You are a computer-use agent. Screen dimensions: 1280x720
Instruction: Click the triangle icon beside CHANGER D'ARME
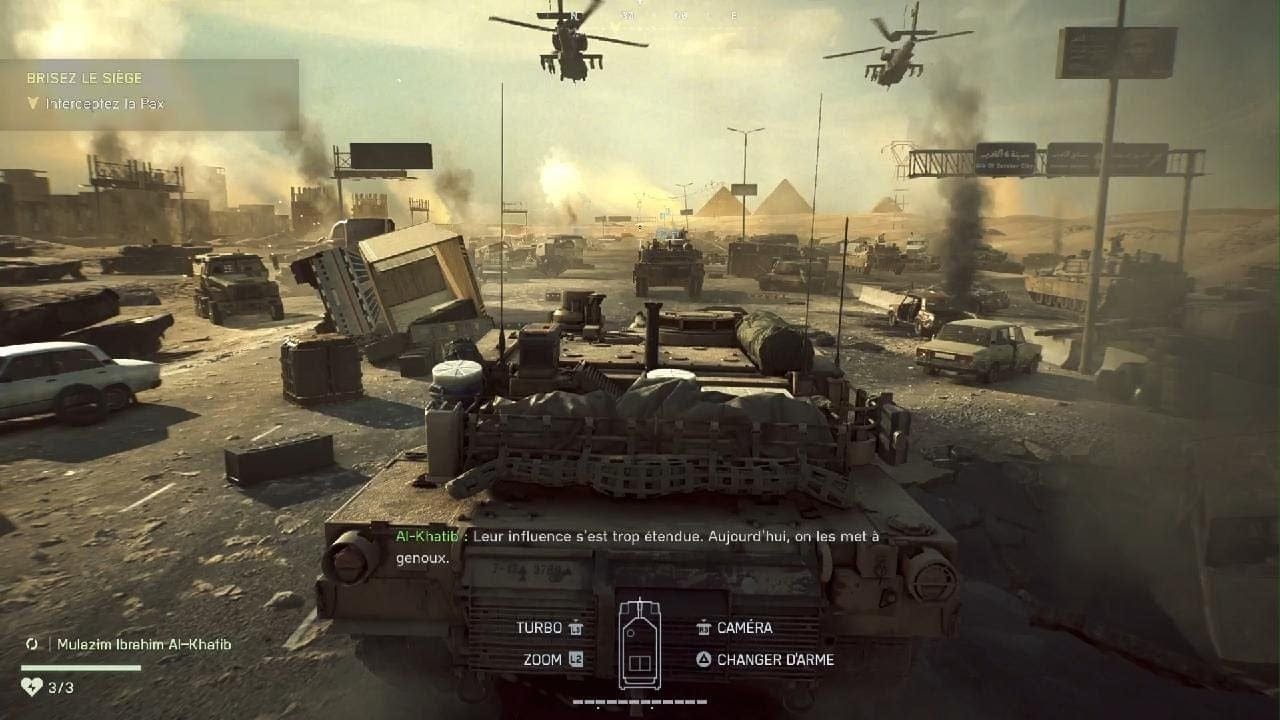tap(703, 660)
